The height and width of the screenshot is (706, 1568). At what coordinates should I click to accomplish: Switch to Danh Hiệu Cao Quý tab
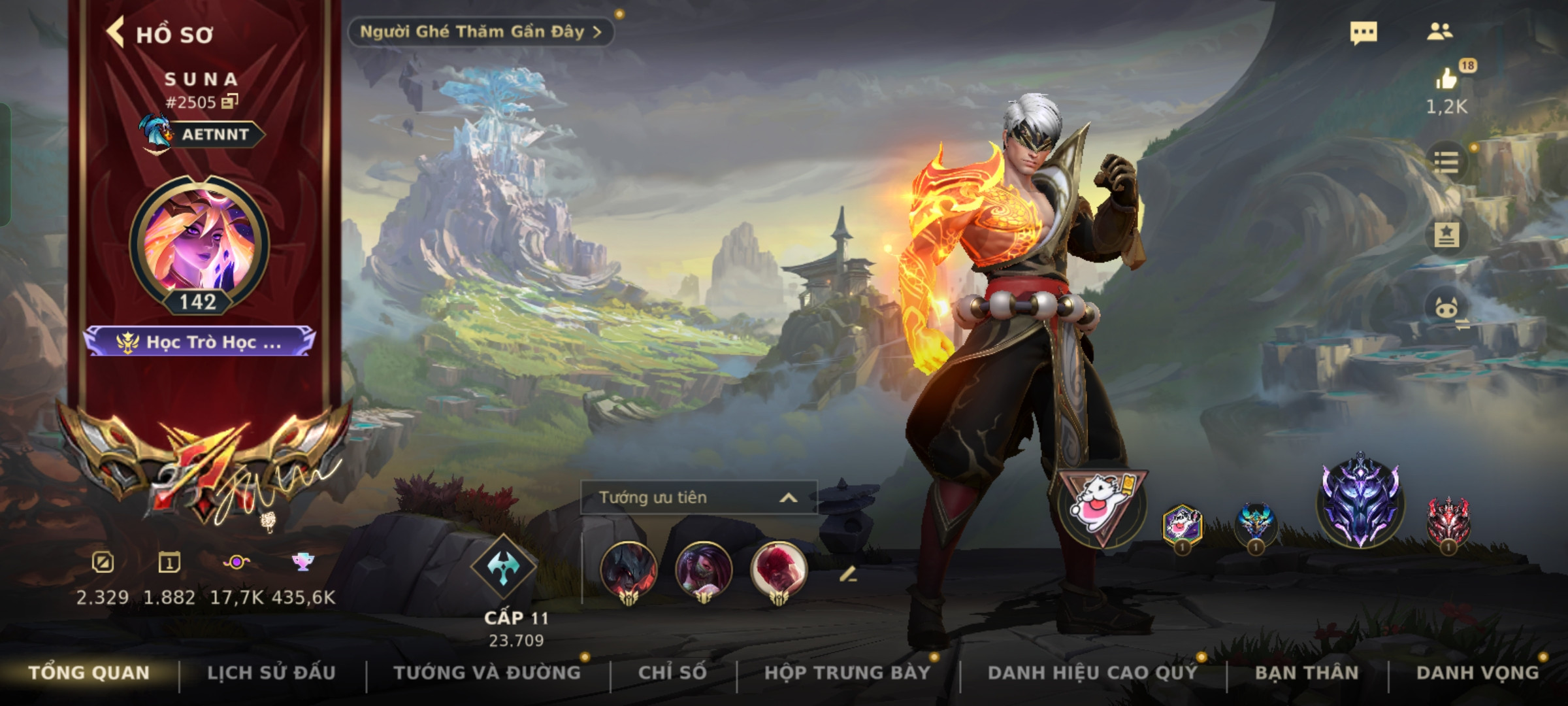(1092, 673)
